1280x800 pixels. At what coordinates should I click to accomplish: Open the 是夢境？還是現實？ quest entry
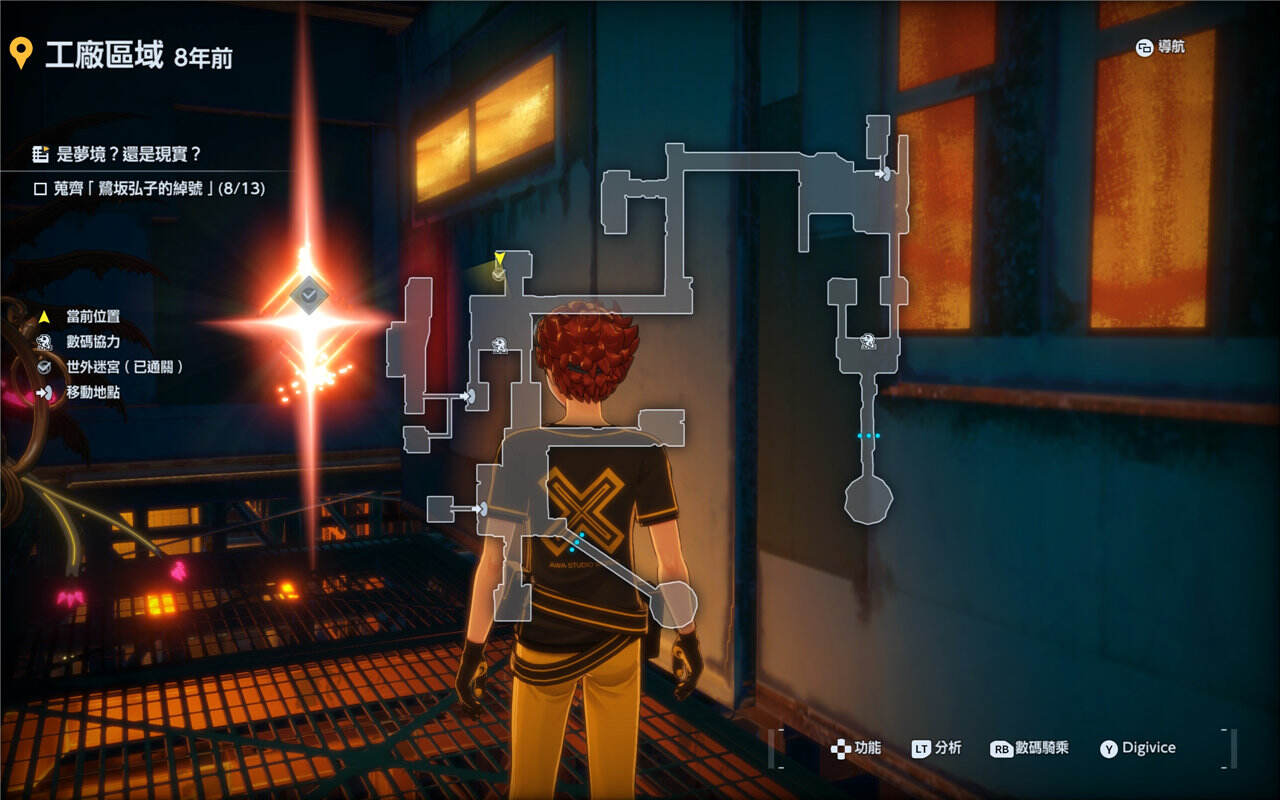tap(130, 154)
